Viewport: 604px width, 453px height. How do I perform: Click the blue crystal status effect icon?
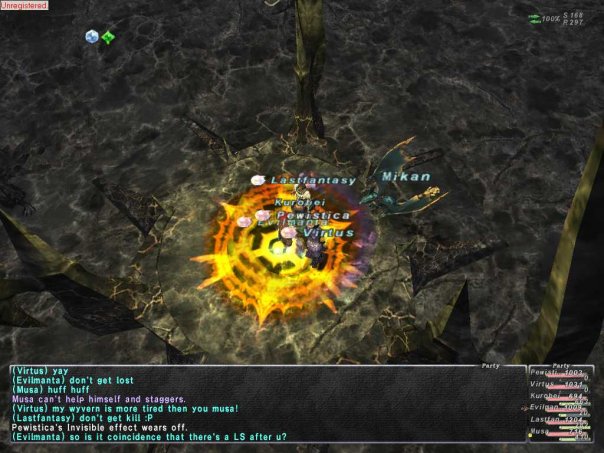click(x=92, y=37)
